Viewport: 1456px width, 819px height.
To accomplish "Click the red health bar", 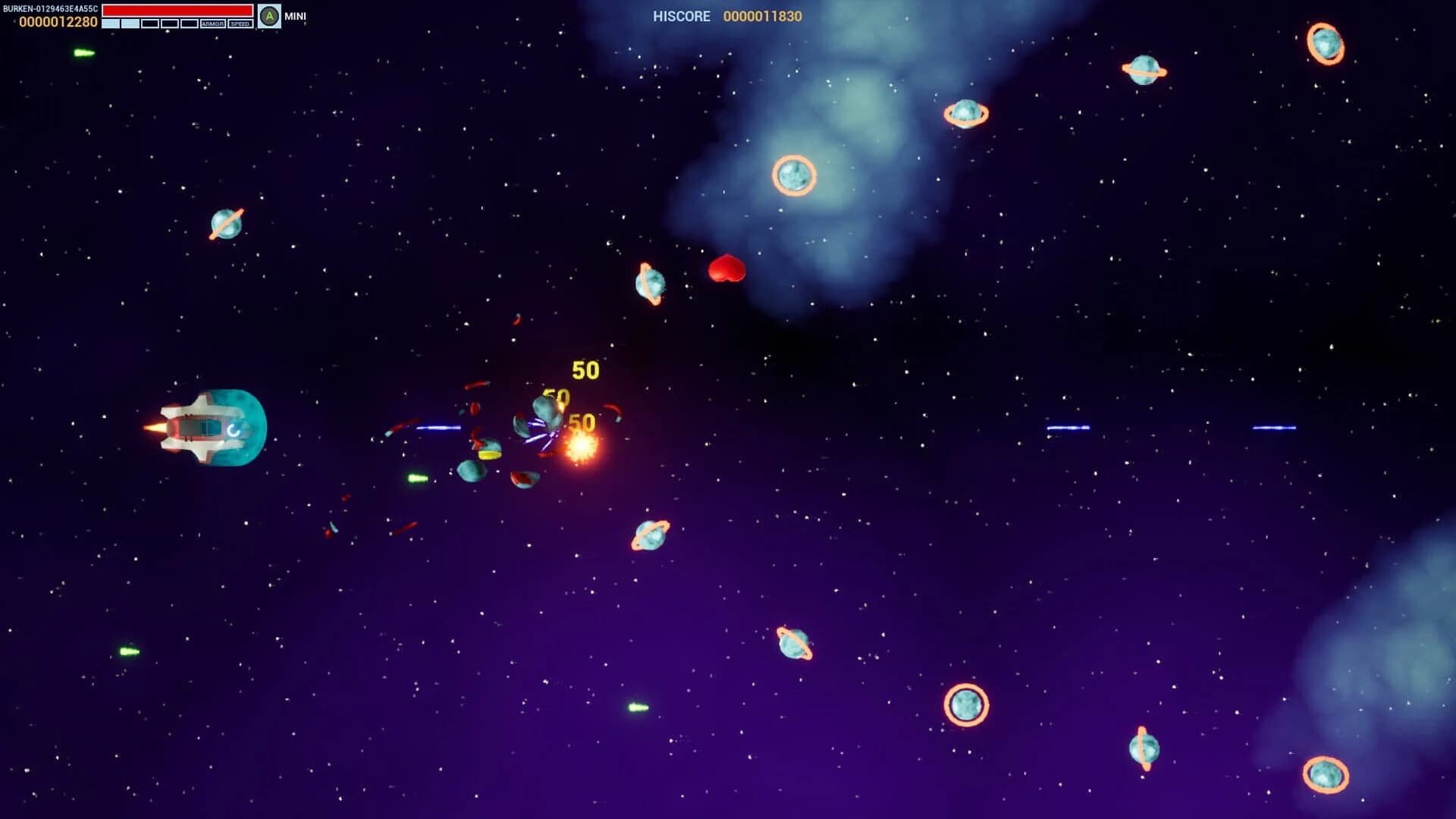I will click(176, 9).
